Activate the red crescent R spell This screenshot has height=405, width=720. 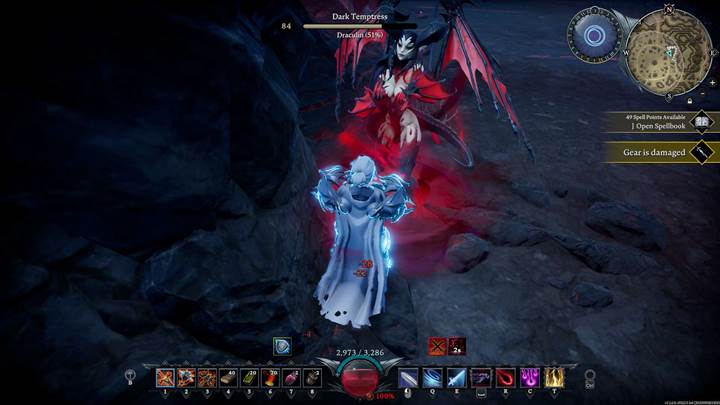504,378
